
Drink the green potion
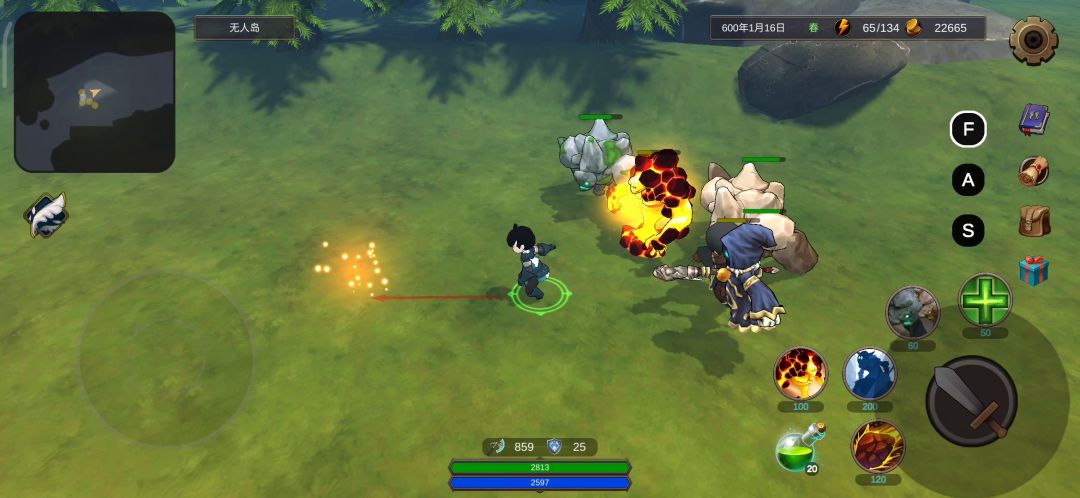799,447
